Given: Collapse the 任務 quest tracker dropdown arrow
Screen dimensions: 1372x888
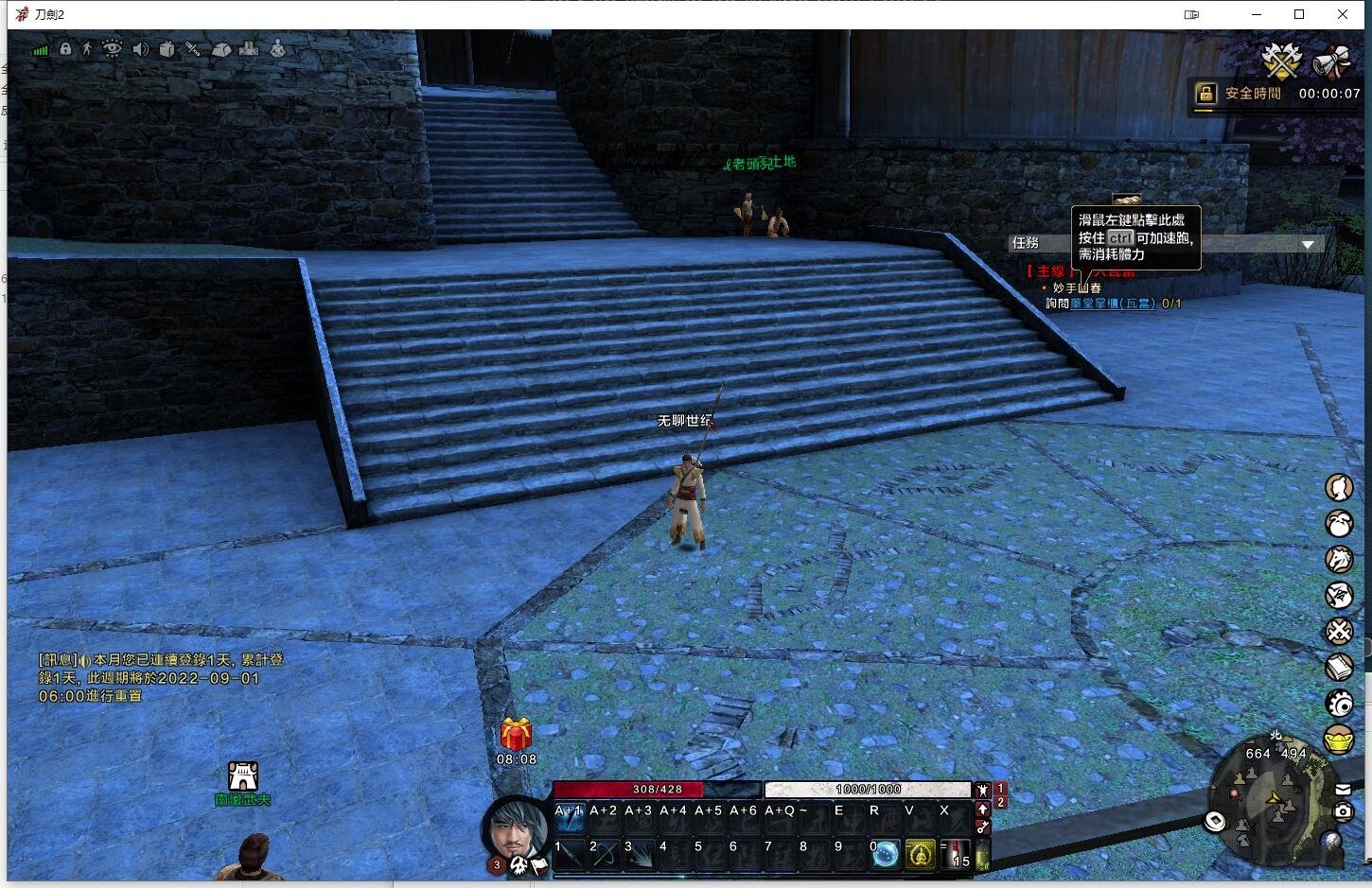Looking at the screenshot, I should pos(1308,244).
